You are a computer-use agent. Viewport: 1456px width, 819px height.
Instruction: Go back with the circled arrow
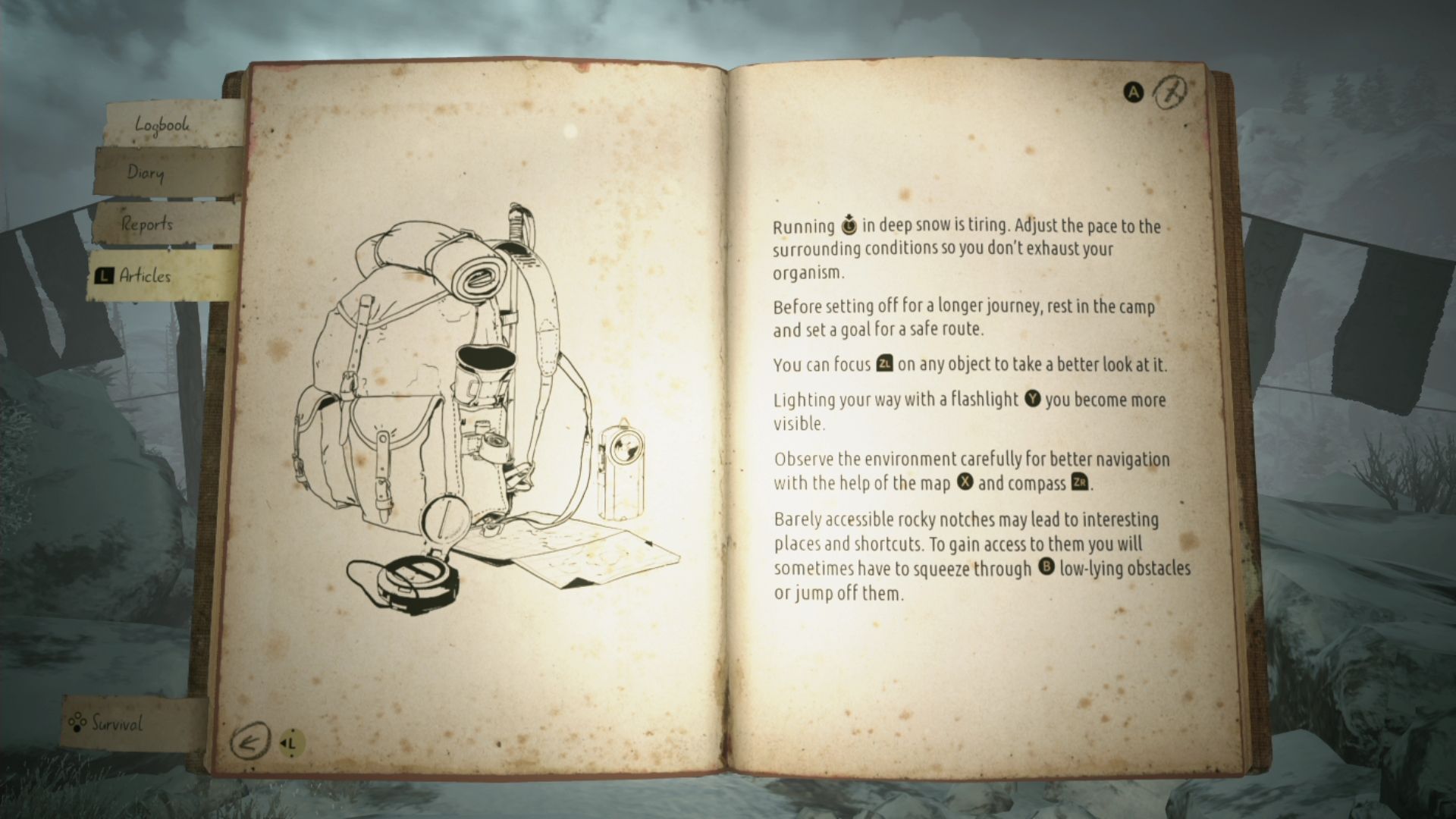coord(249,741)
